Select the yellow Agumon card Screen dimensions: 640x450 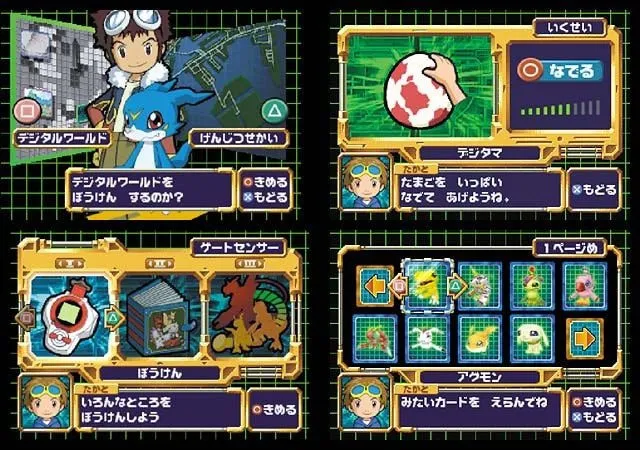425,286
